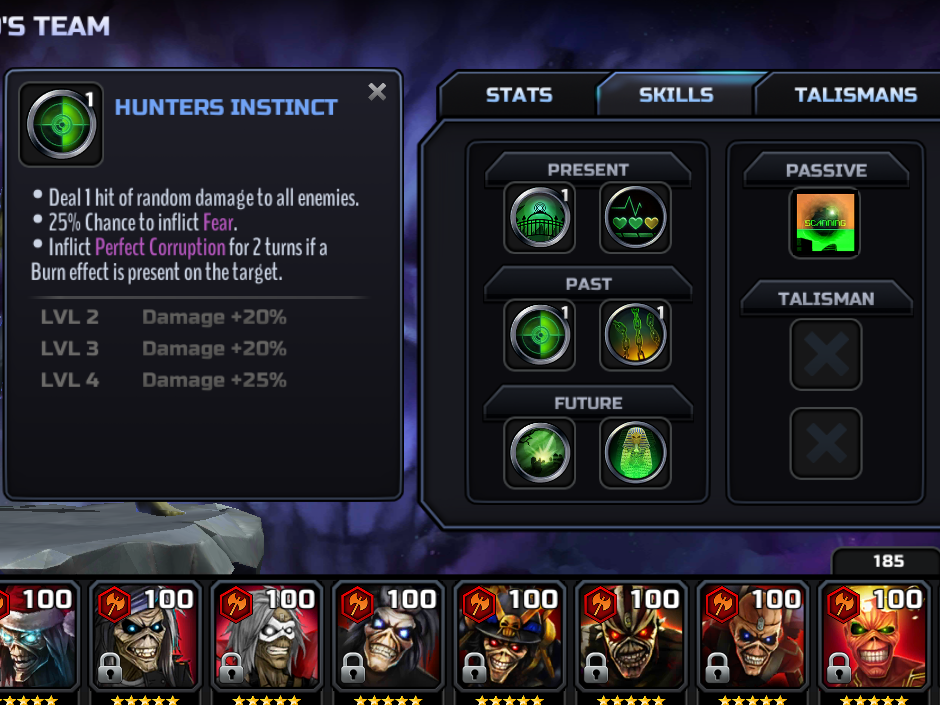Viewport: 940px width, 705px height.
Task: Inspect the hanging chains skill icon
Action: coord(635,334)
